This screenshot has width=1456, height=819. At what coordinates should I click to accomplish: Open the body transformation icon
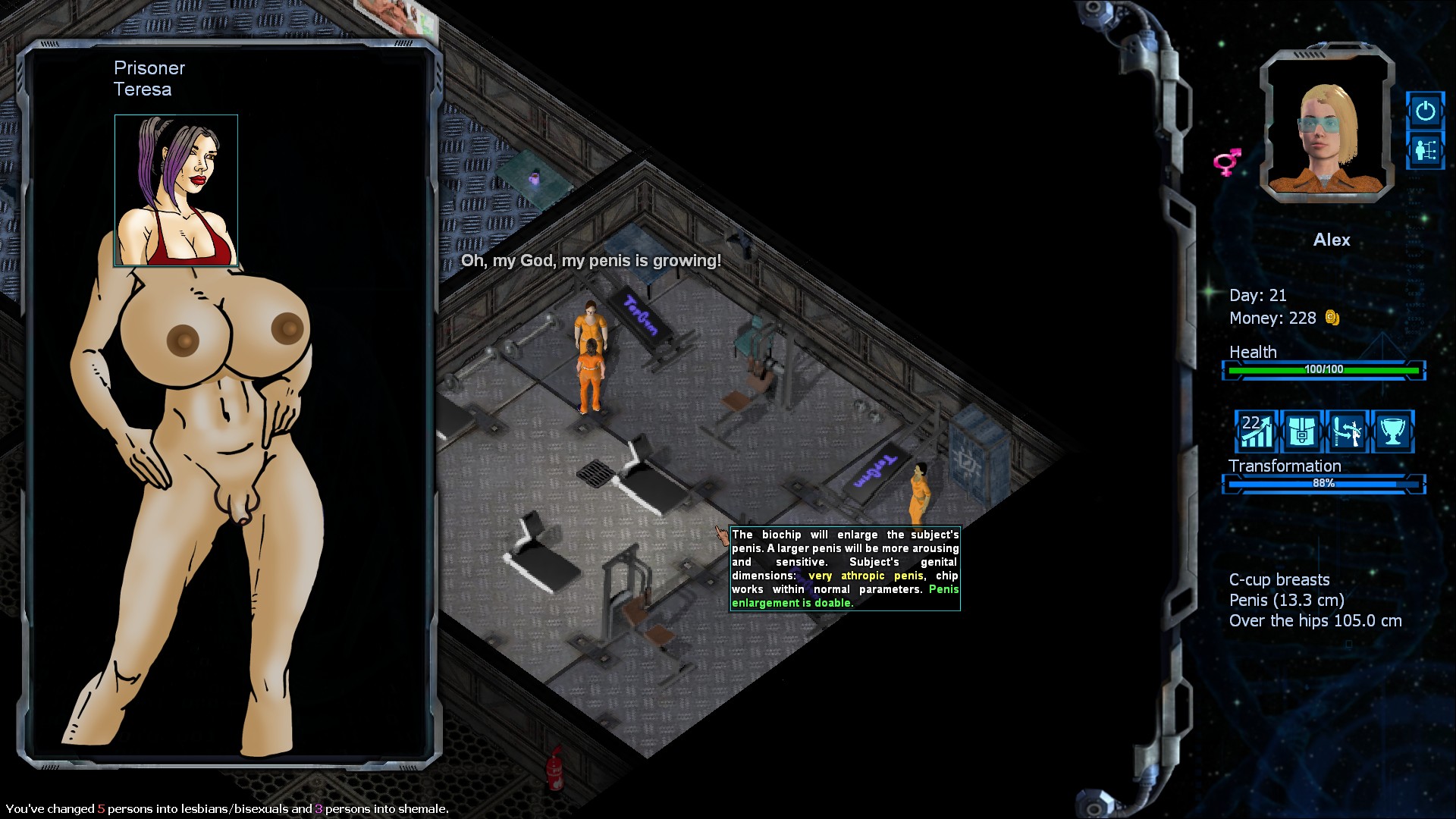1347,431
